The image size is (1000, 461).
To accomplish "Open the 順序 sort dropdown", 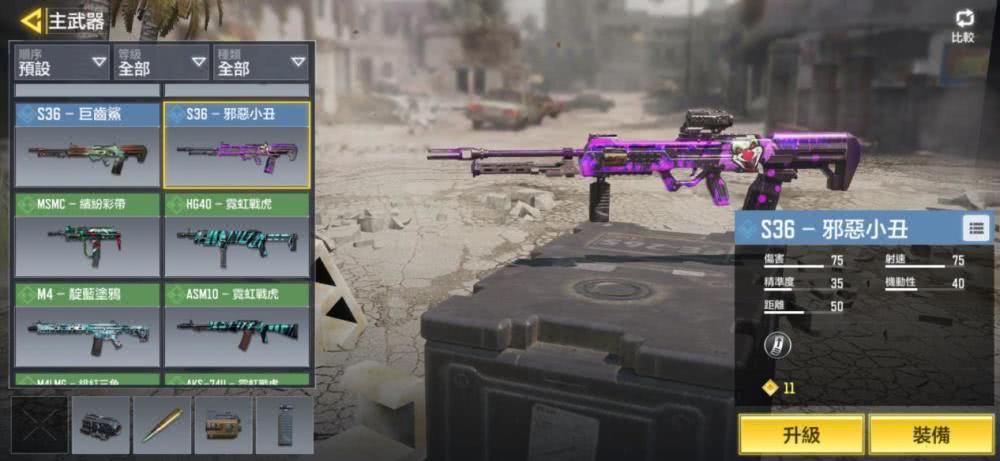I will [x=59, y=64].
